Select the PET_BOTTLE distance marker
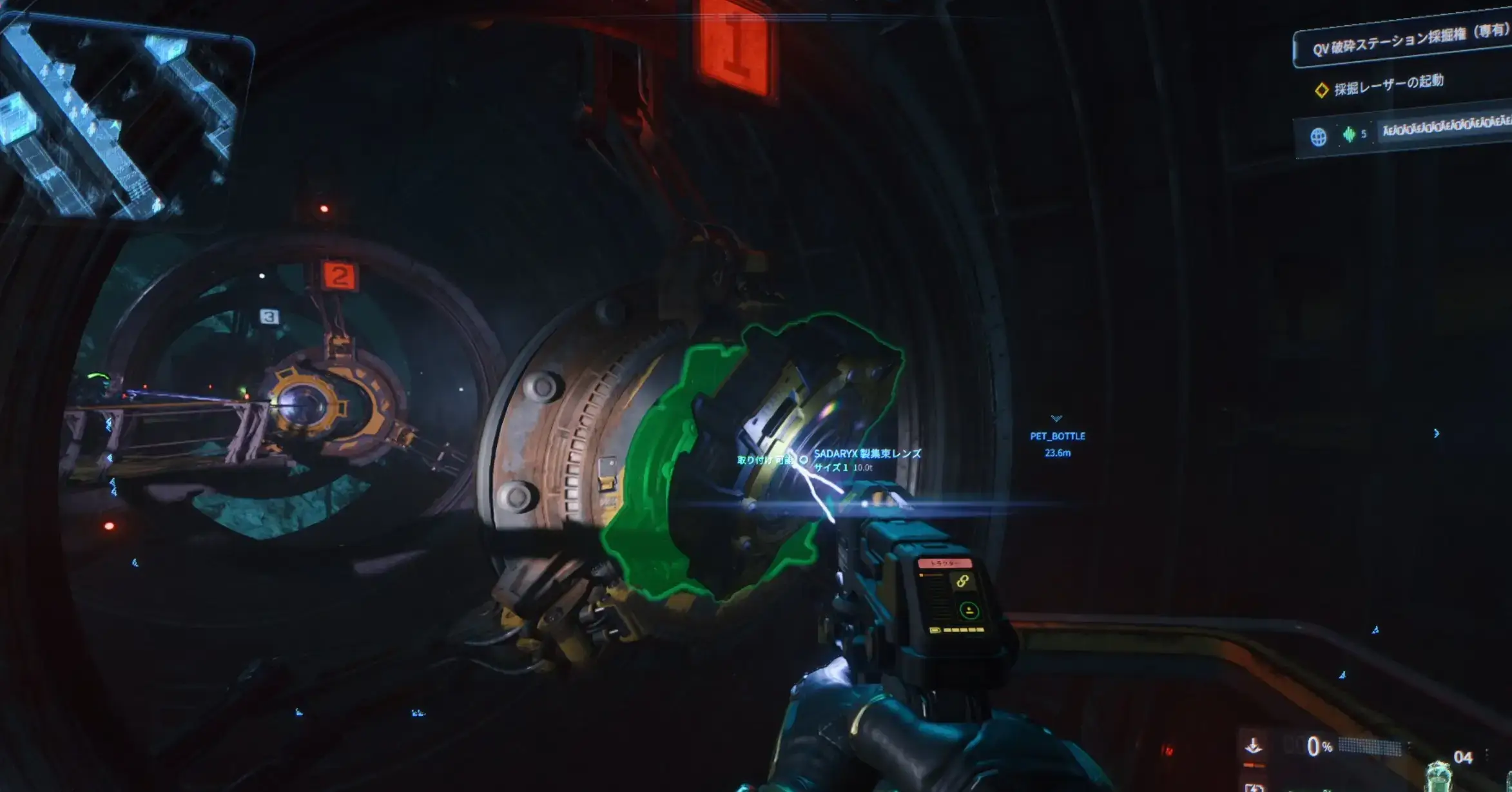The width and height of the screenshot is (1512, 792). click(x=1057, y=443)
